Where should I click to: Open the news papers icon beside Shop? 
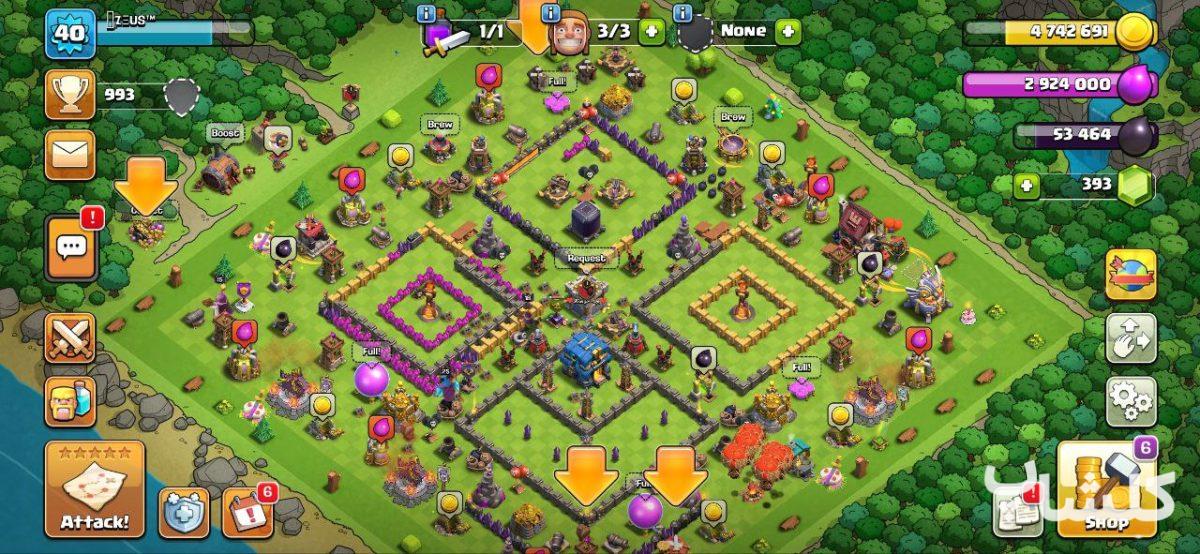[1018, 510]
